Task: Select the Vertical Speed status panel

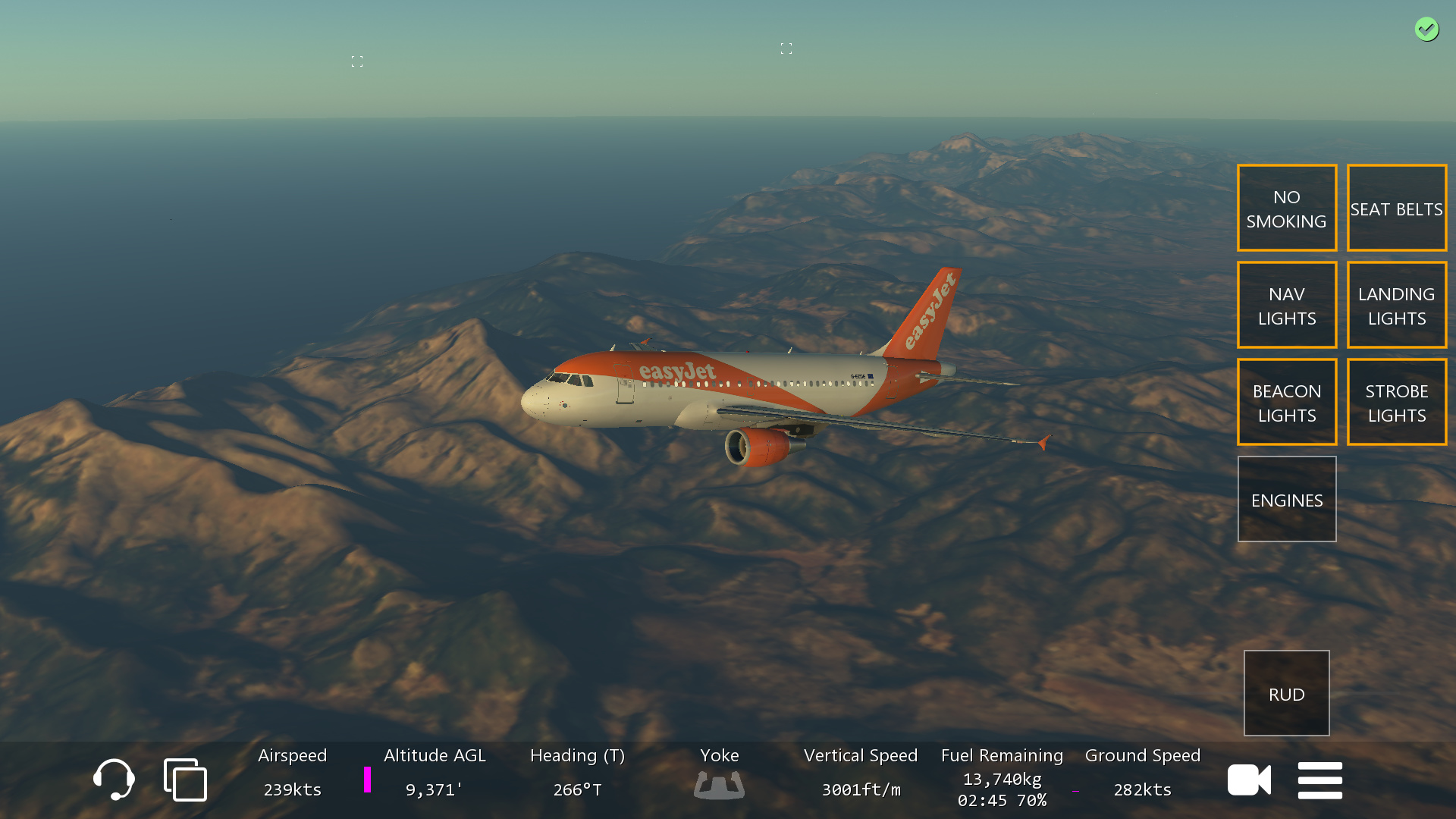Action: pyautogui.click(x=861, y=773)
